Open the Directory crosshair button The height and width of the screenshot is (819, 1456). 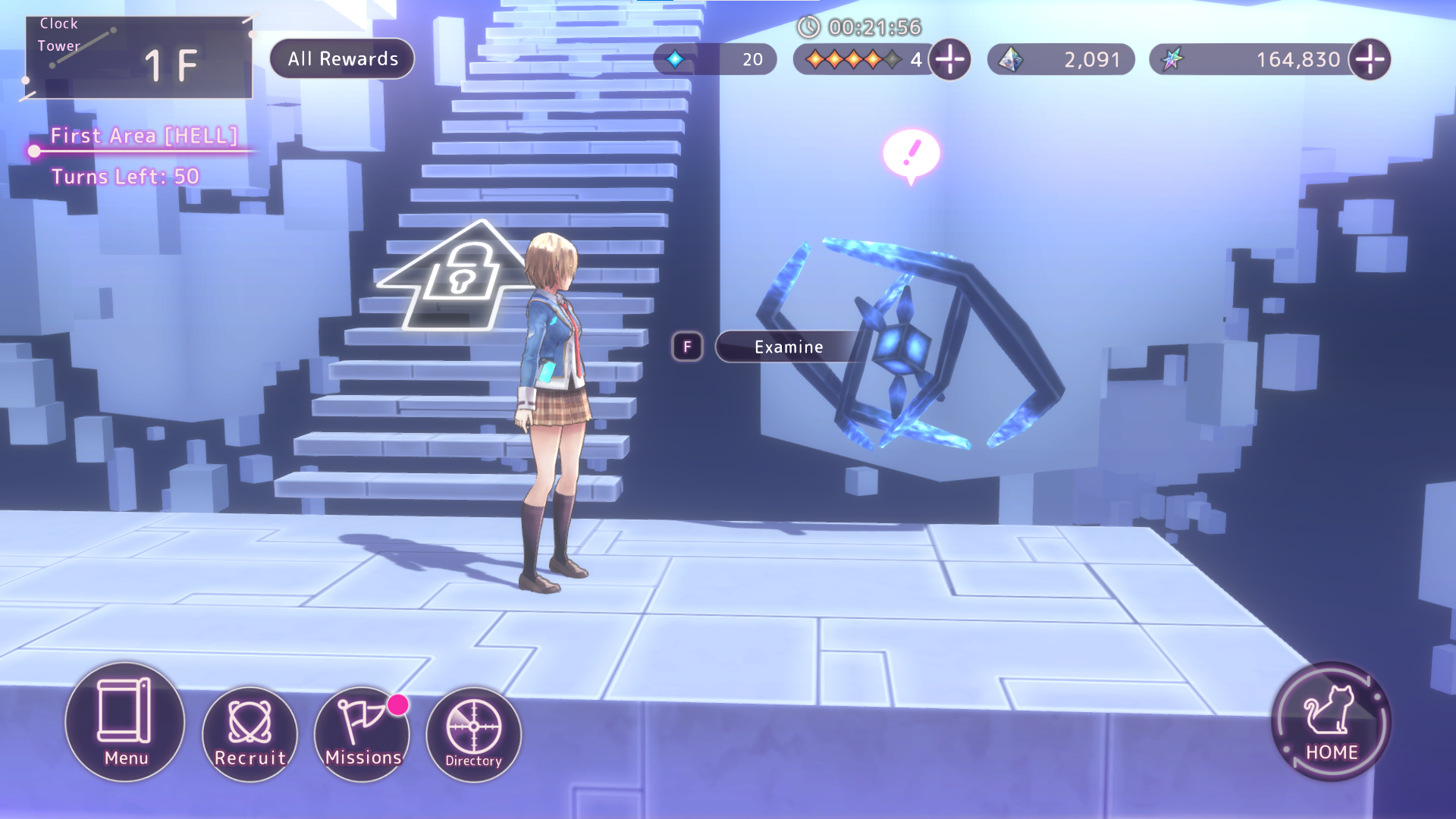[473, 733]
